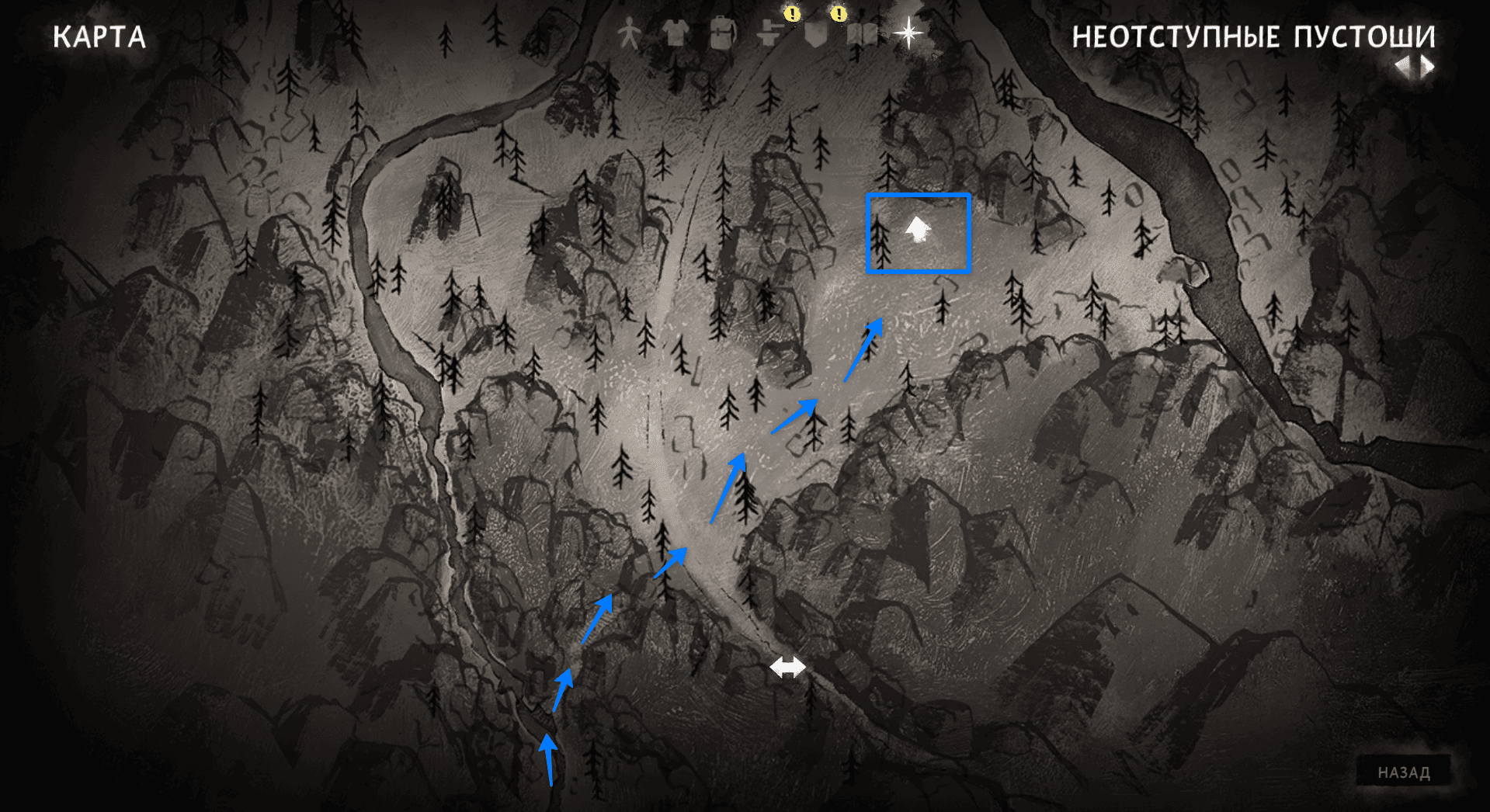Viewport: 1490px width, 812px height.
Task: Select the white house marker on map
Action: click(x=918, y=230)
